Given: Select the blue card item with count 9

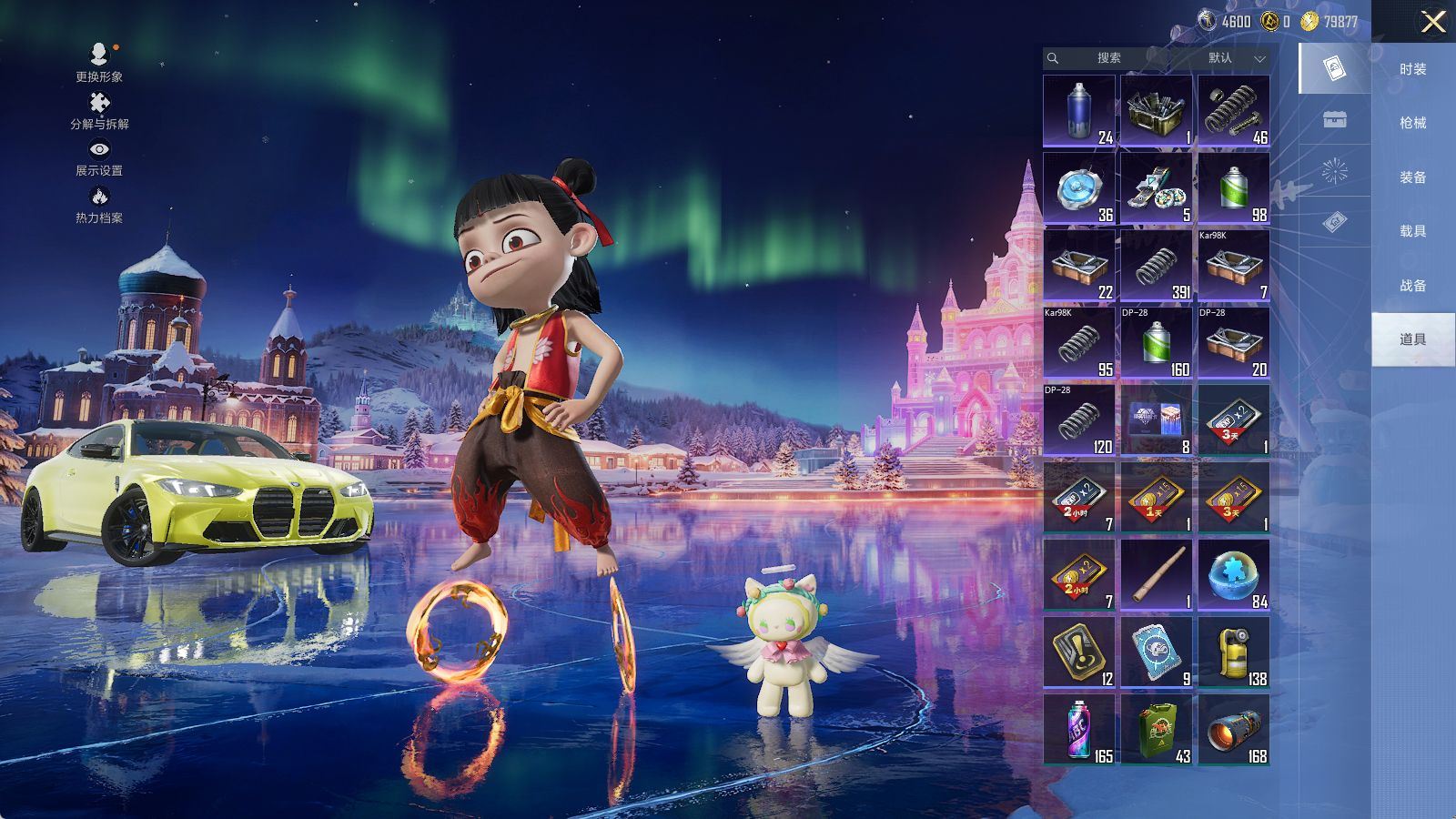Looking at the screenshot, I should click(x=1156, y=652).
